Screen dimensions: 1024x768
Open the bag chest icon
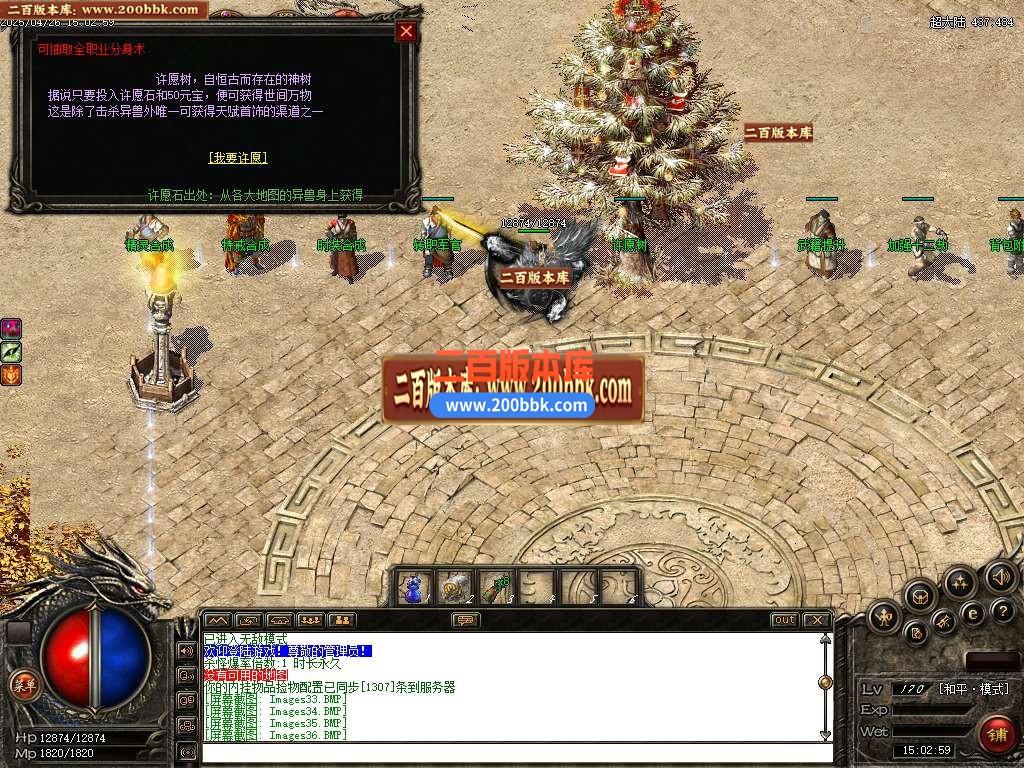[x=920, y=596]
